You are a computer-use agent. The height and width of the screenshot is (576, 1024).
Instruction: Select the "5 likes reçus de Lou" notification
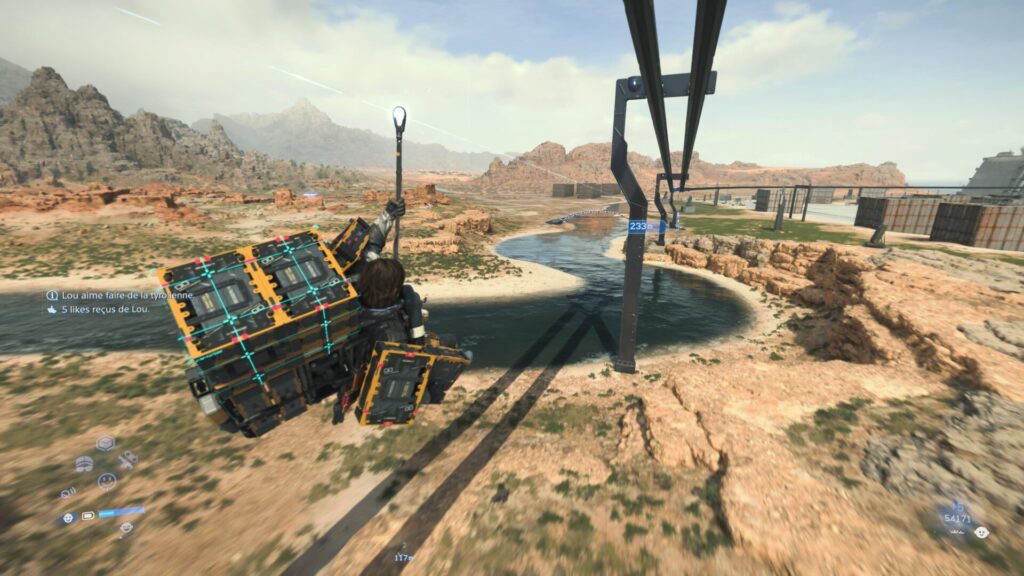[104, 310]
